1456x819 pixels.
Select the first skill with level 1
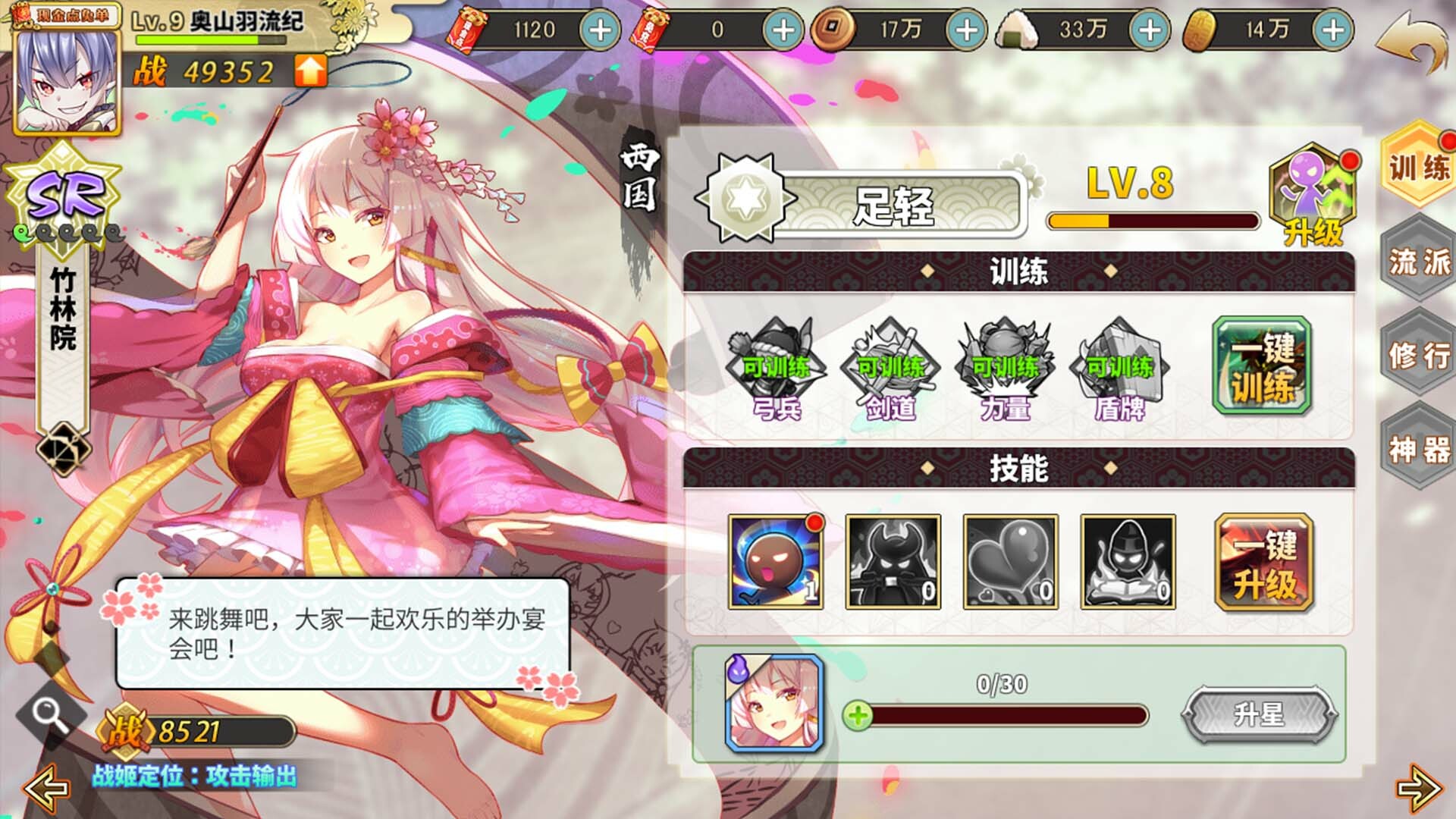pos(773,561)
